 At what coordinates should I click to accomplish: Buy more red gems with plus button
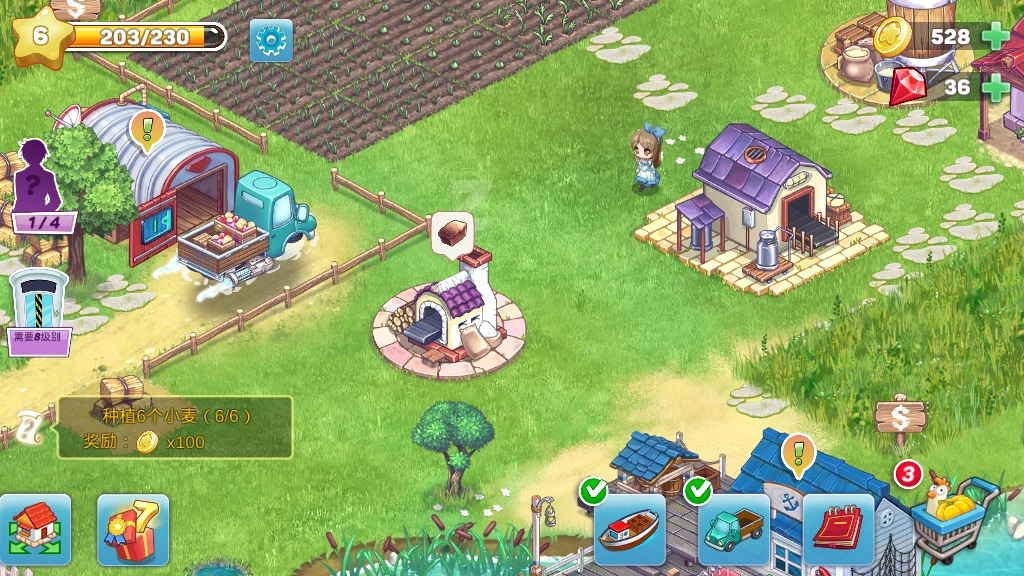tap(995, 87)
